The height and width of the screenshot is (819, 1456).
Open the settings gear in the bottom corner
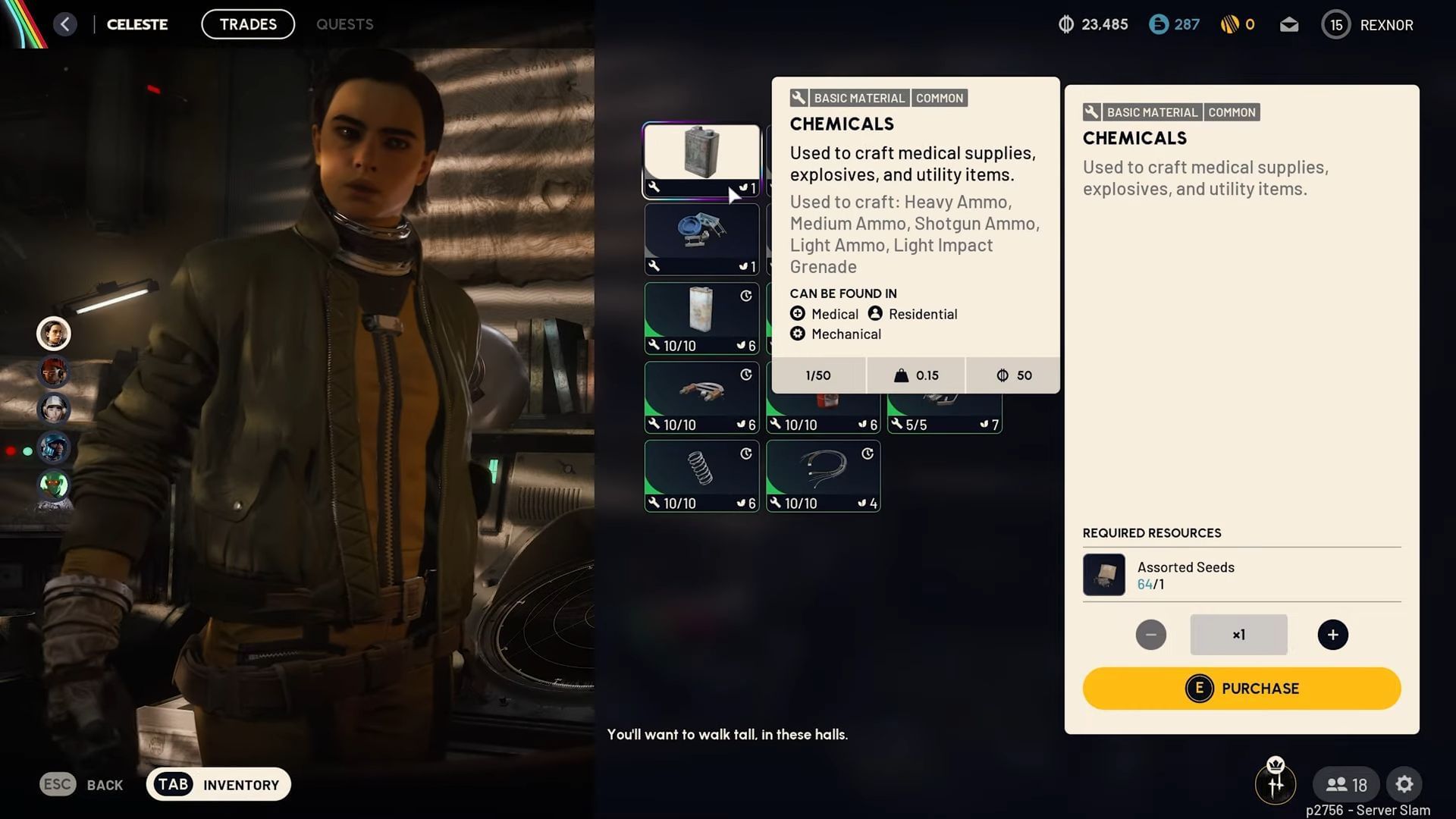click(x=1405, y=784)
